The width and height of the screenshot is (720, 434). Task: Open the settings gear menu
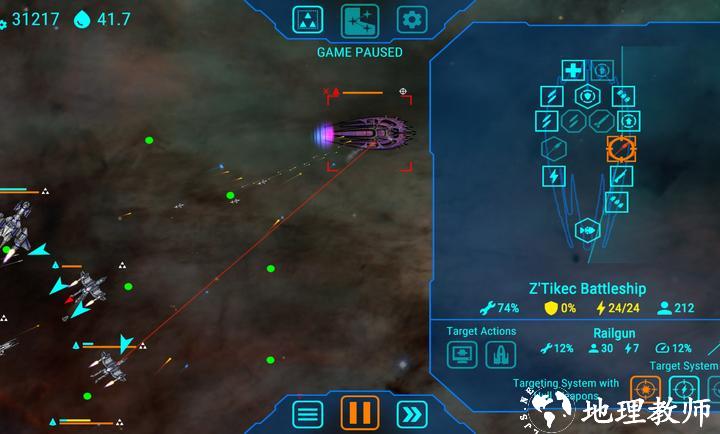[411, 19]
